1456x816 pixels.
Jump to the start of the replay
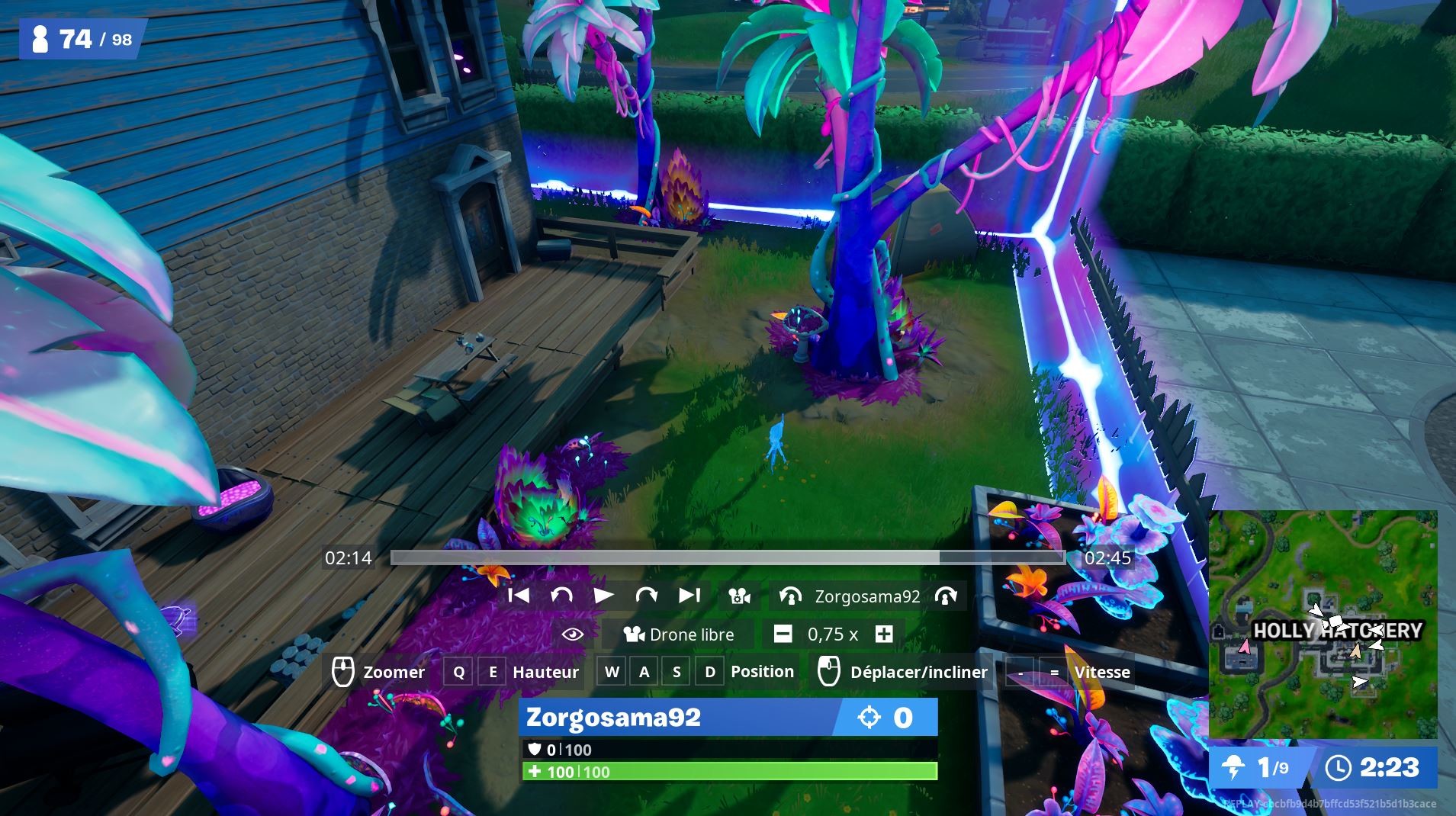point(519,596)
